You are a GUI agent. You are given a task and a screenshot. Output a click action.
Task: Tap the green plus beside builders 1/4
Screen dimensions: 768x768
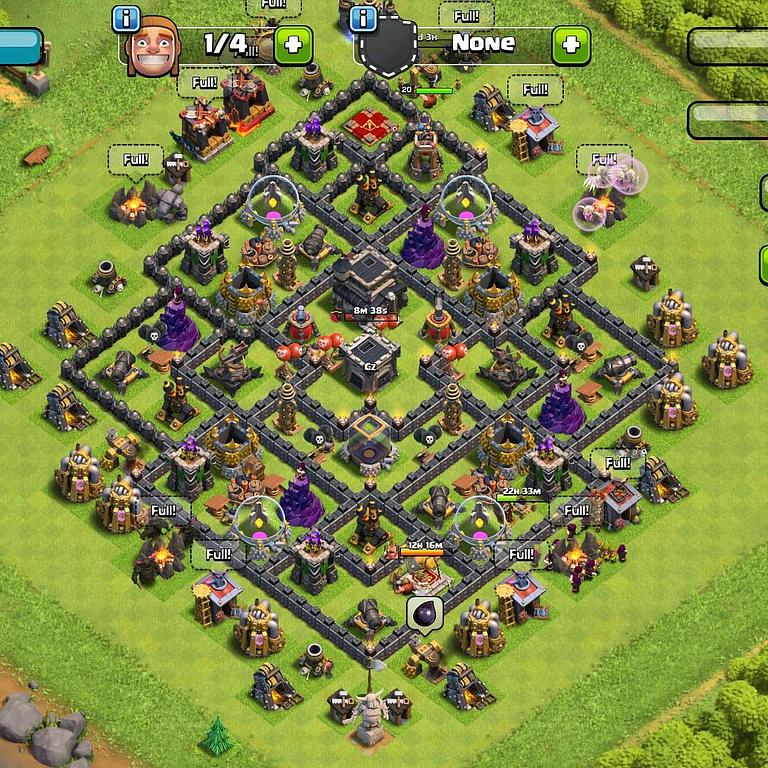pyautogui.click(x=292, y=45)
